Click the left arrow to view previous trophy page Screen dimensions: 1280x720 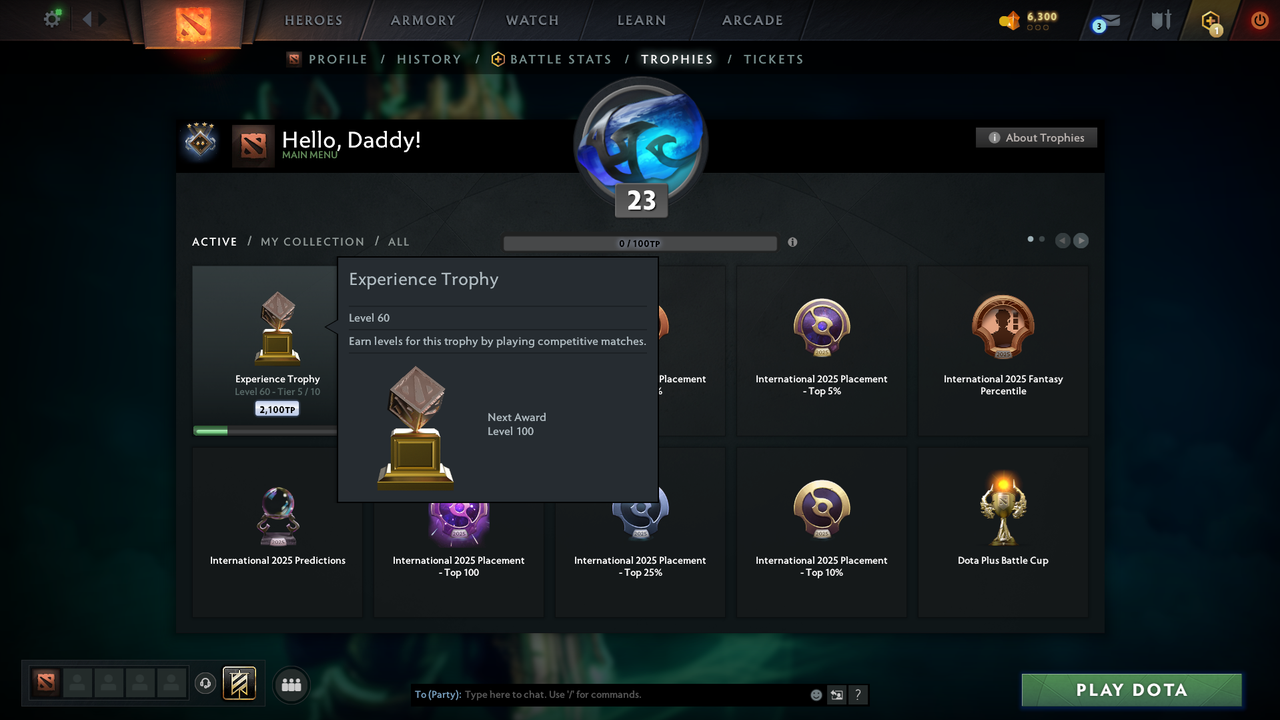point(1062,240)
